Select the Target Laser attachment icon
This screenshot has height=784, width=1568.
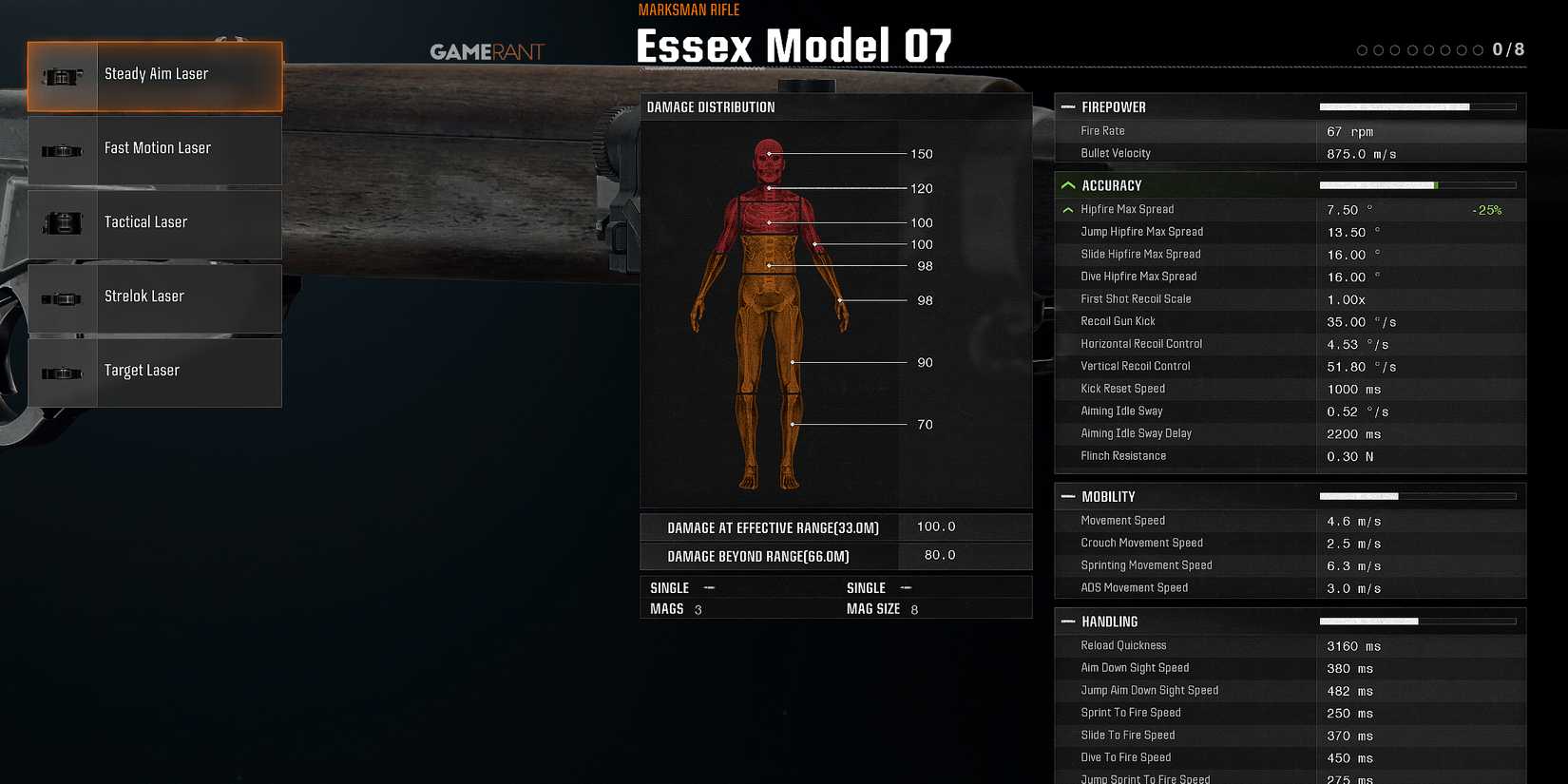pos(63,373)
